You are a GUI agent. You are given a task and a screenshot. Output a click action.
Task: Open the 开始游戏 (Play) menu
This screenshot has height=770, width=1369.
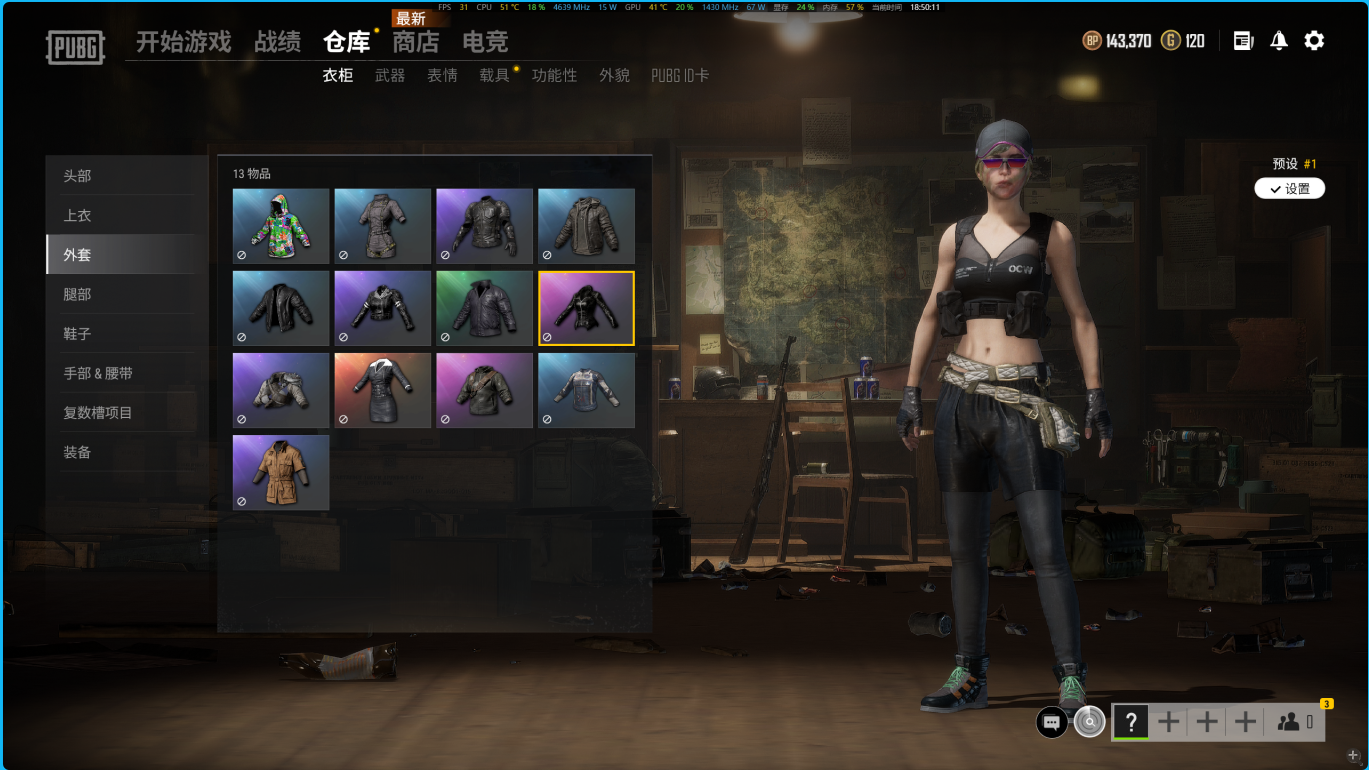(x=183, y=42)
